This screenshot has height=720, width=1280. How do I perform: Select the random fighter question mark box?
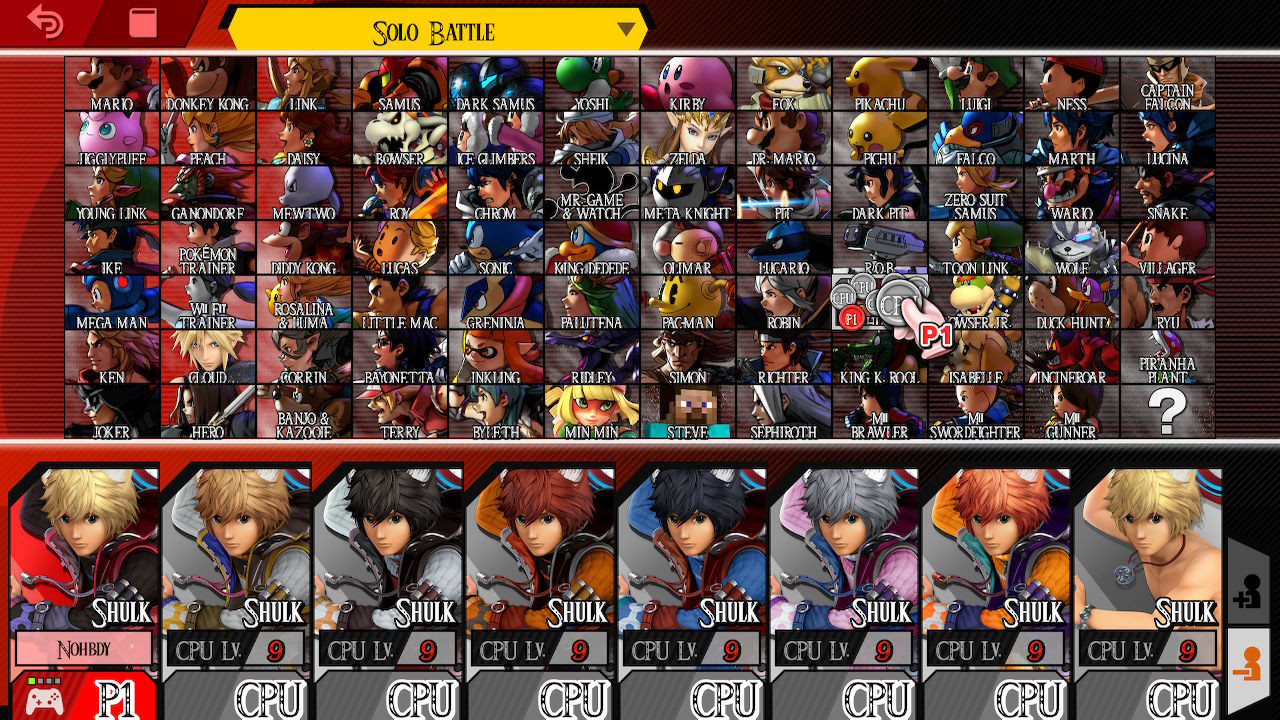click(x=1169, y=413)
